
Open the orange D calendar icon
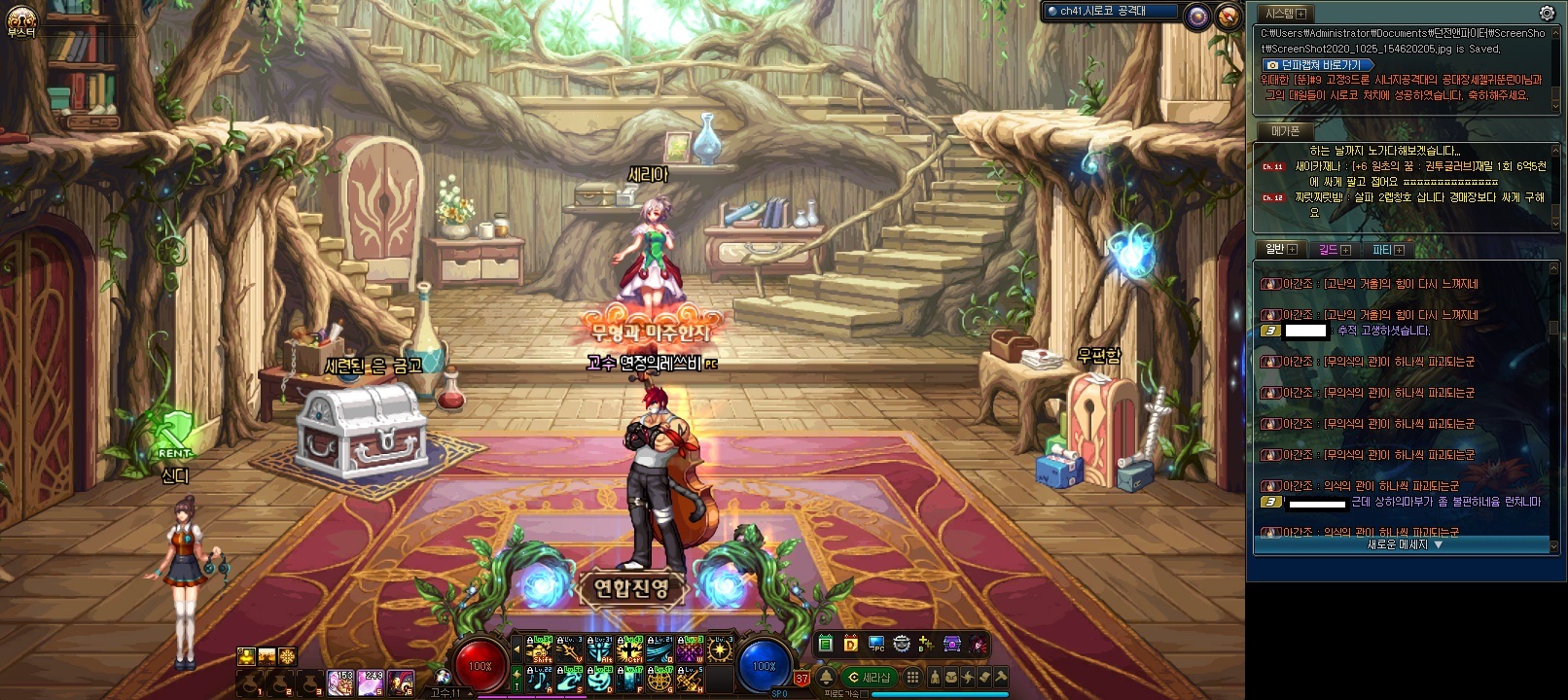(851, 644)
